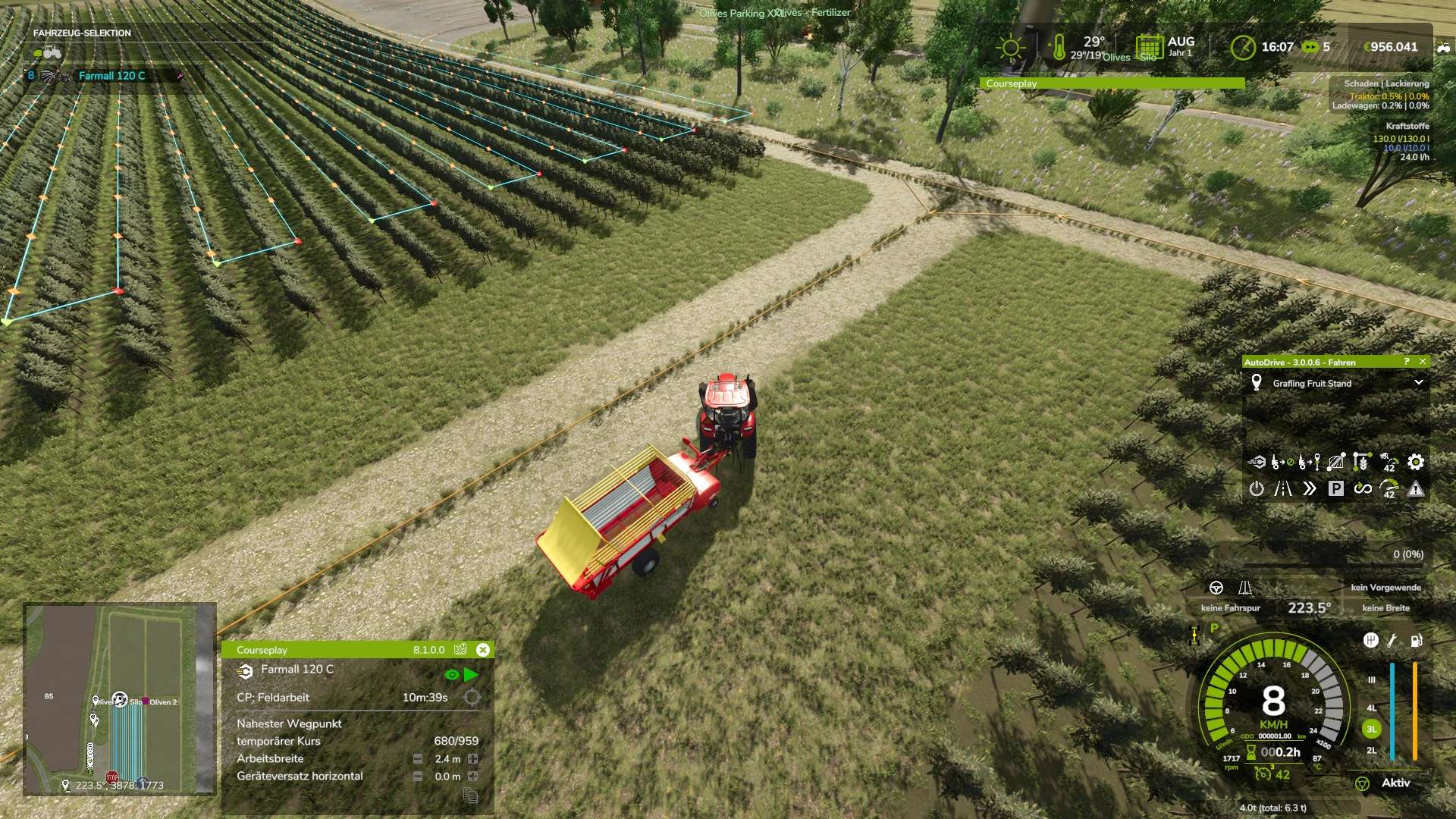Close the Courseplay panel
Screen dimensions: 1456x819
tap(483, 650)
